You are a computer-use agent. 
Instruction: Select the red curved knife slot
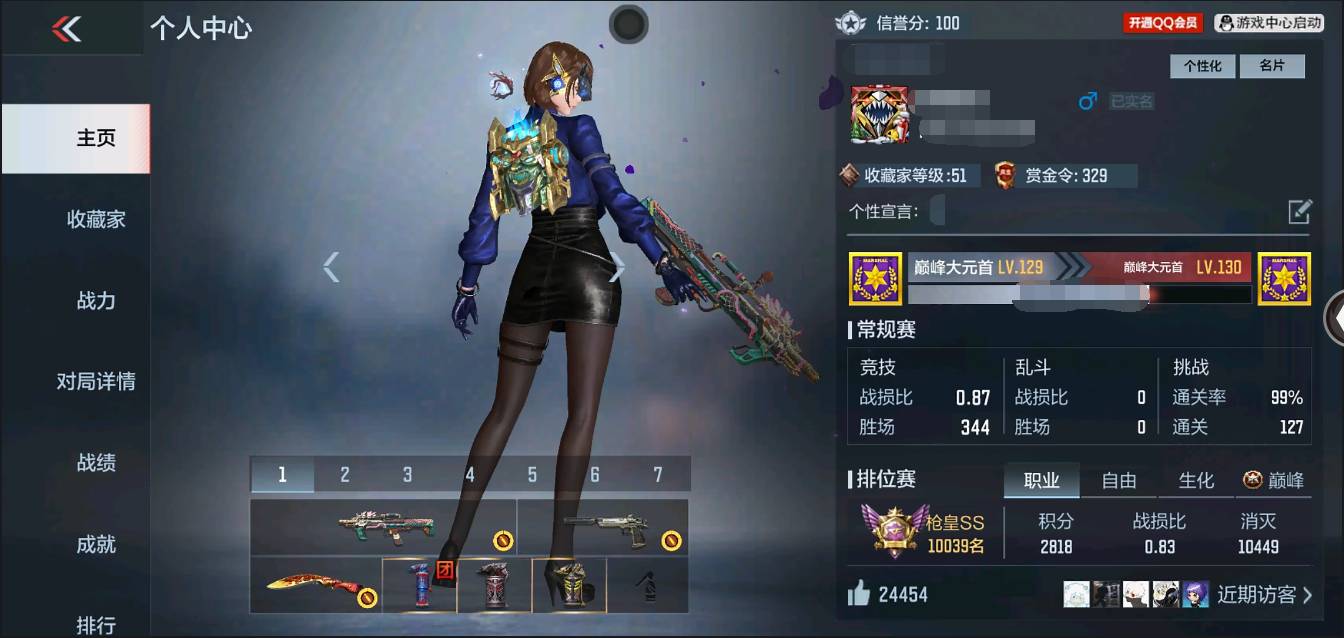(x=315, y=586)
